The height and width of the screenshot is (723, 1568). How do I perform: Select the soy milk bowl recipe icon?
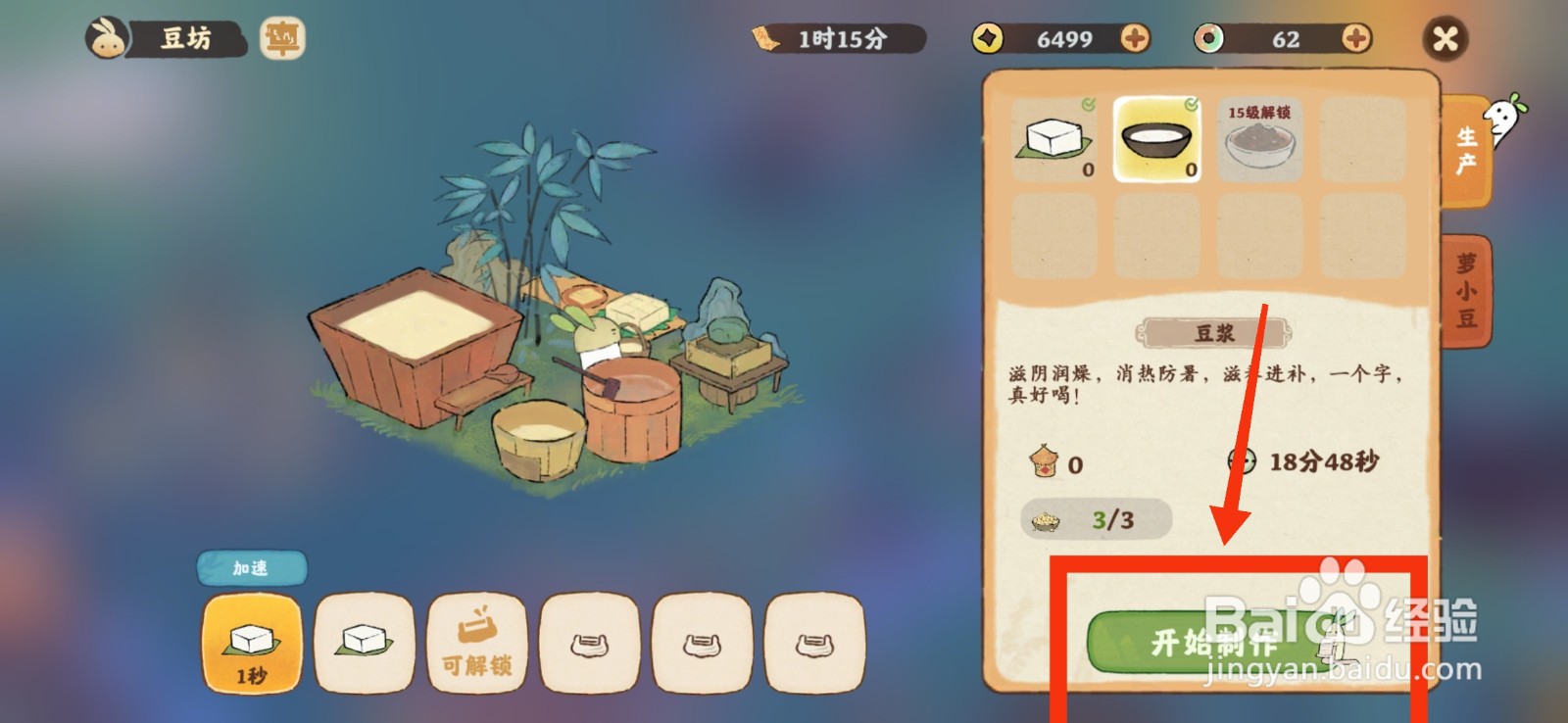click(1156, 138)
